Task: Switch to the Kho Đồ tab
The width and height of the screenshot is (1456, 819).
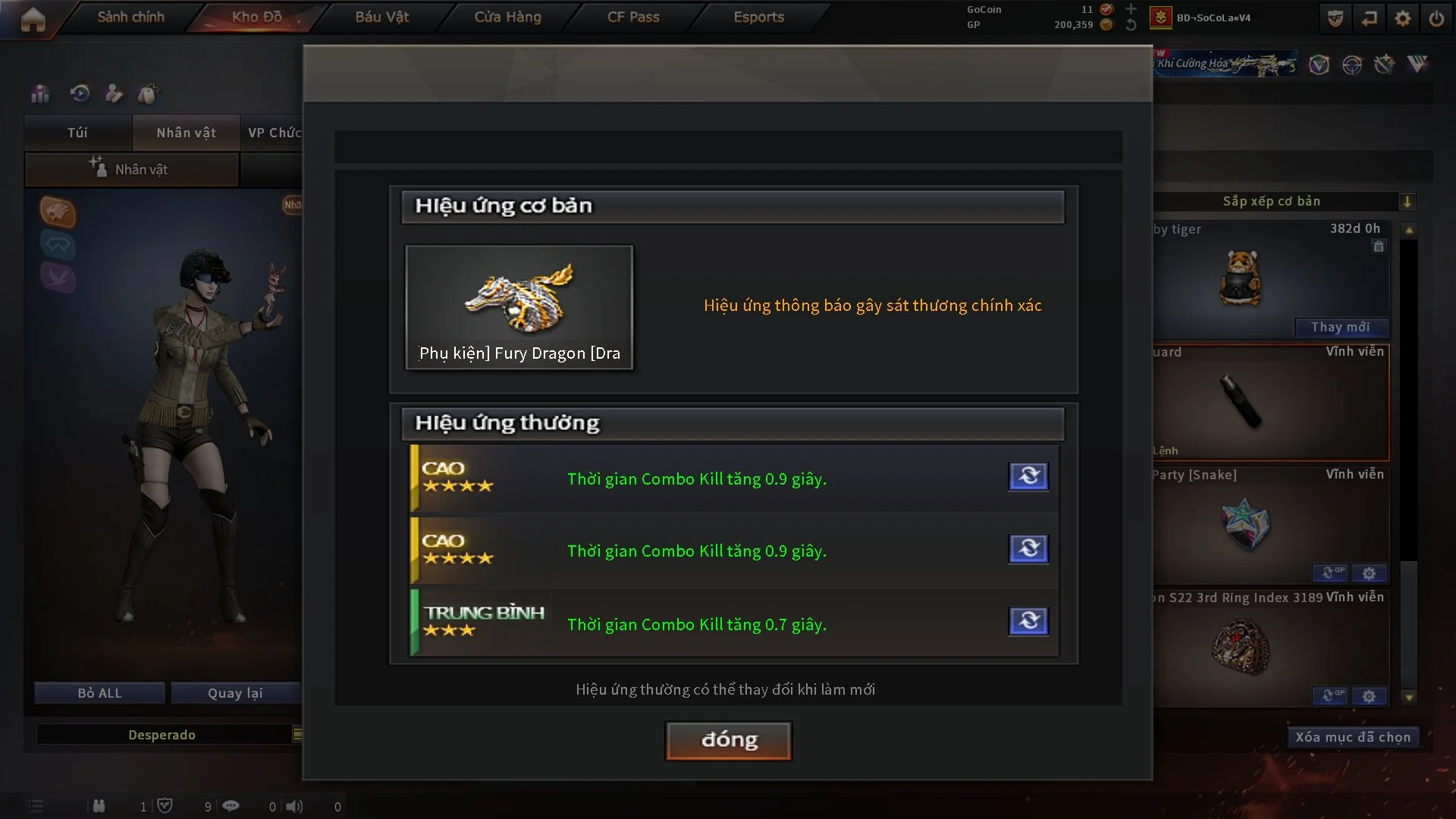Action: 256,17
